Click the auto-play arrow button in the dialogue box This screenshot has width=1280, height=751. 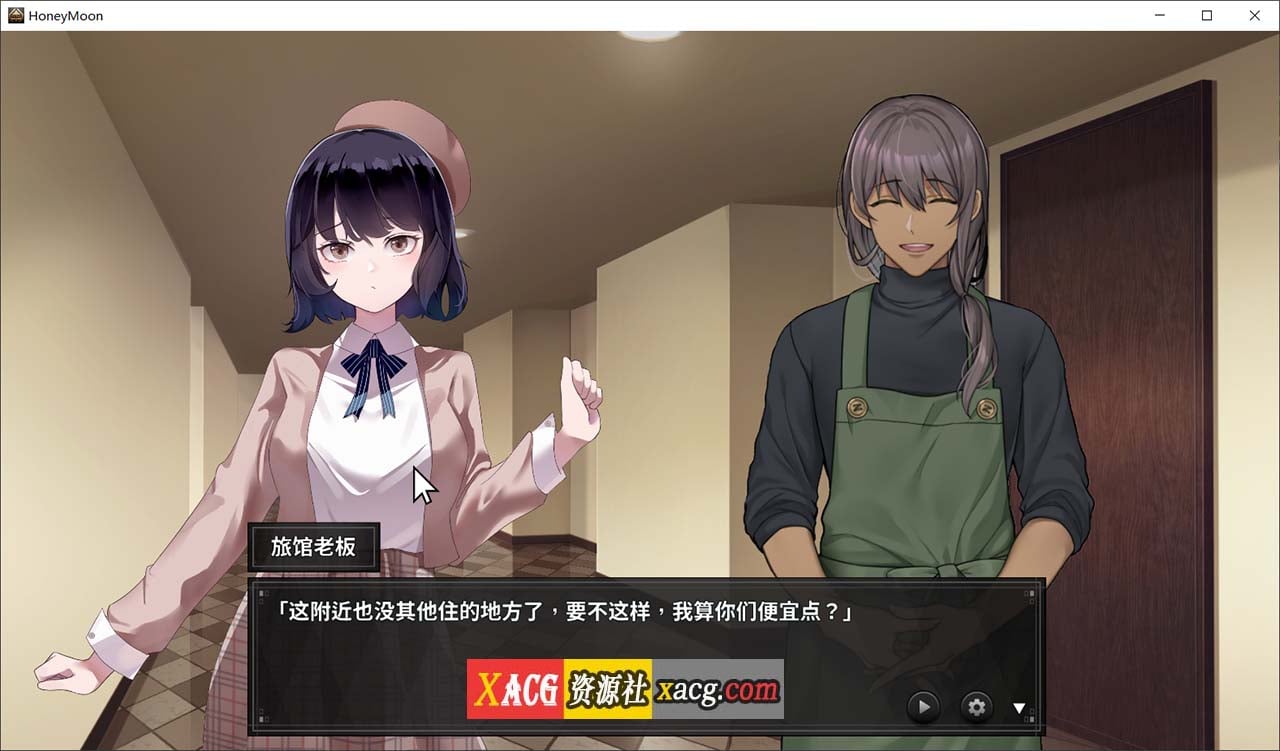[922, 706]
